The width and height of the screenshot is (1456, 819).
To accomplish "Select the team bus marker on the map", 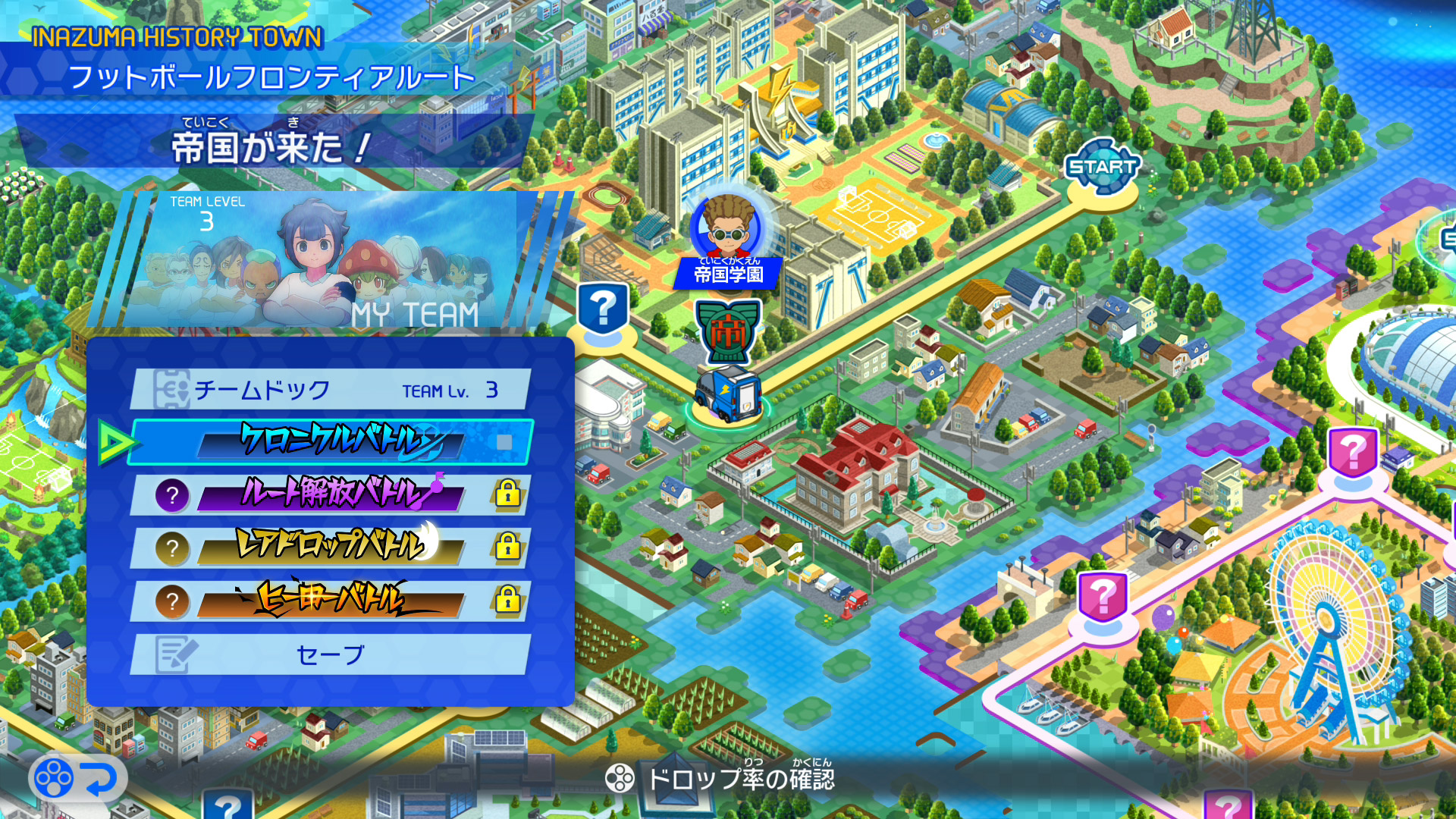I will [x=726, y=392].
